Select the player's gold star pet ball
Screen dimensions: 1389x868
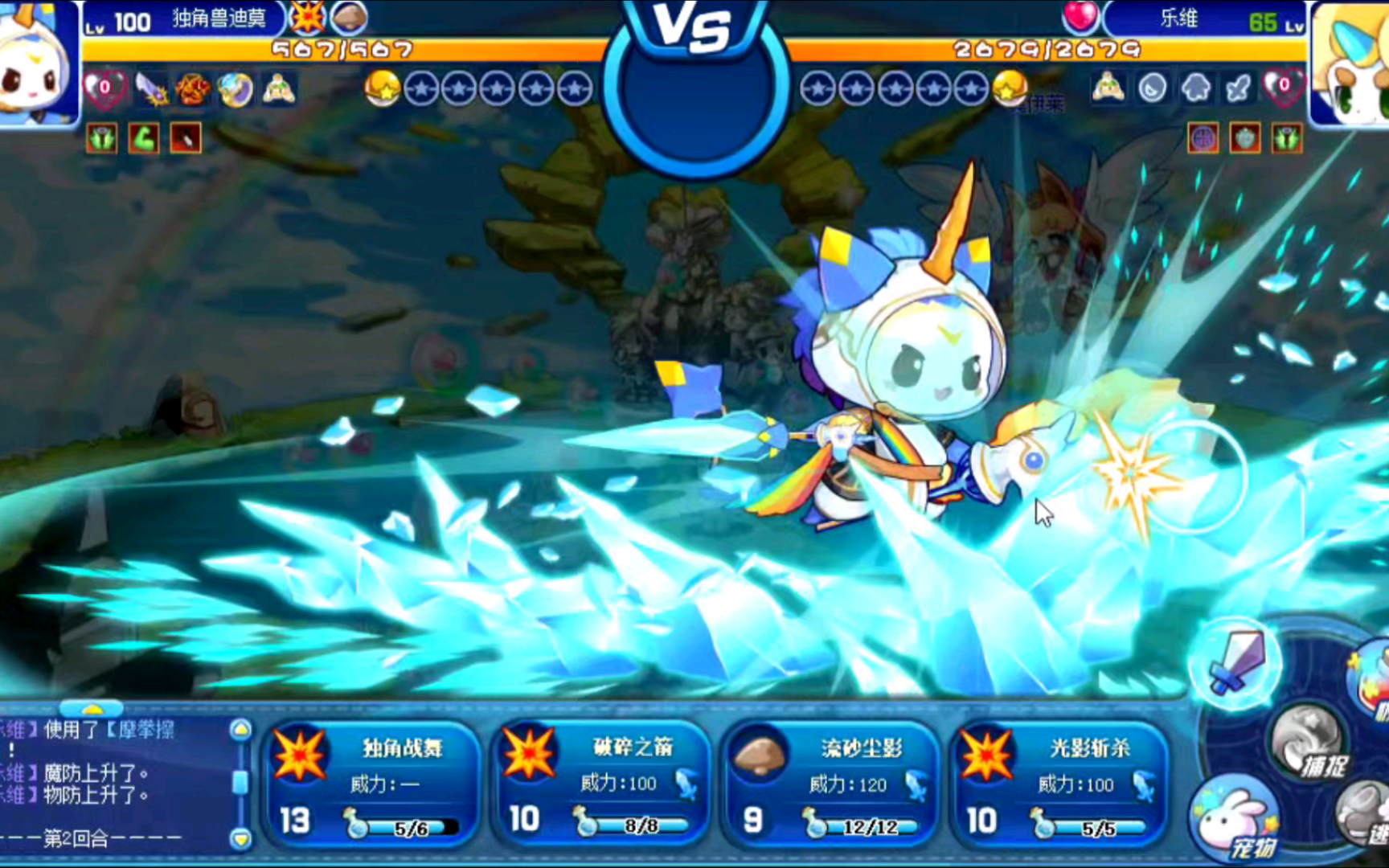(x=383, y=89)
